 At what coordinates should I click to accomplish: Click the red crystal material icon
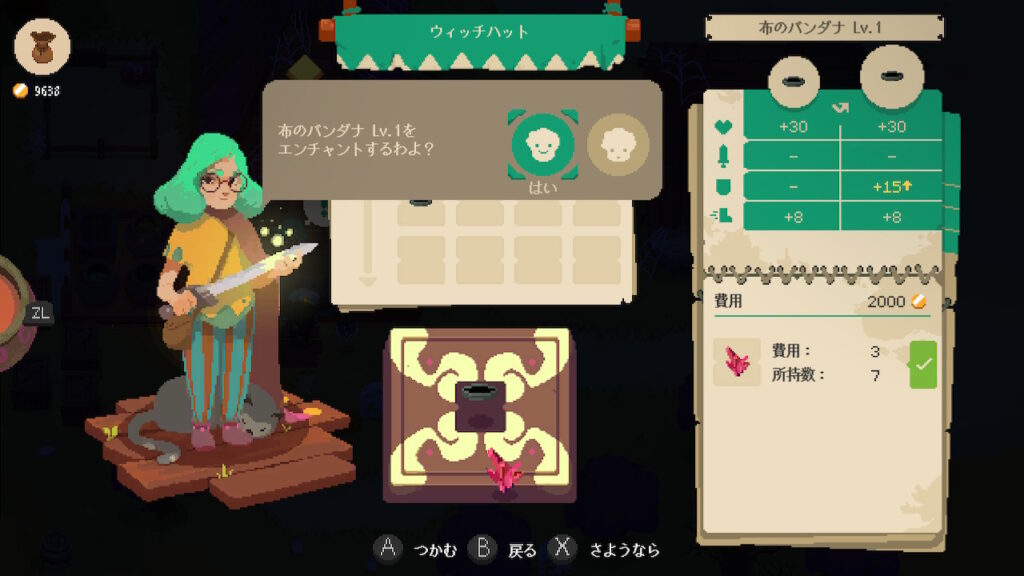click(x=737, y=362)
